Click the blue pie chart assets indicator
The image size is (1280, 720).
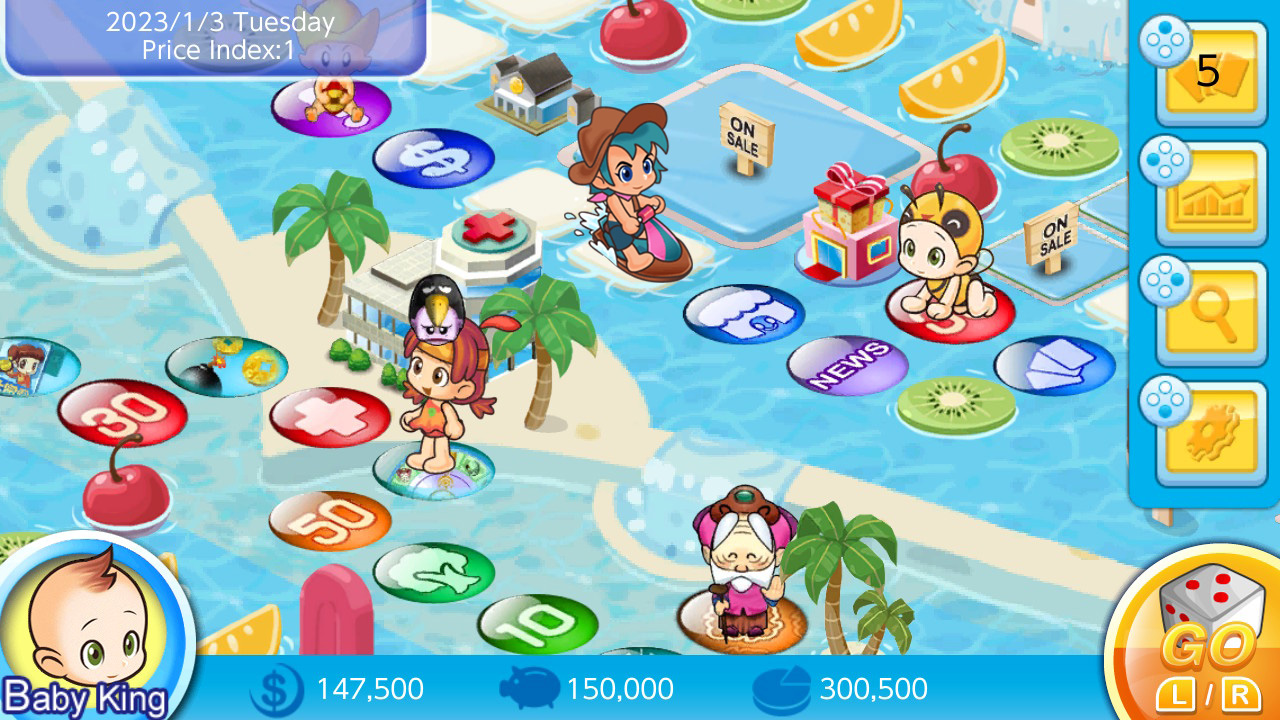pos(782,689)
